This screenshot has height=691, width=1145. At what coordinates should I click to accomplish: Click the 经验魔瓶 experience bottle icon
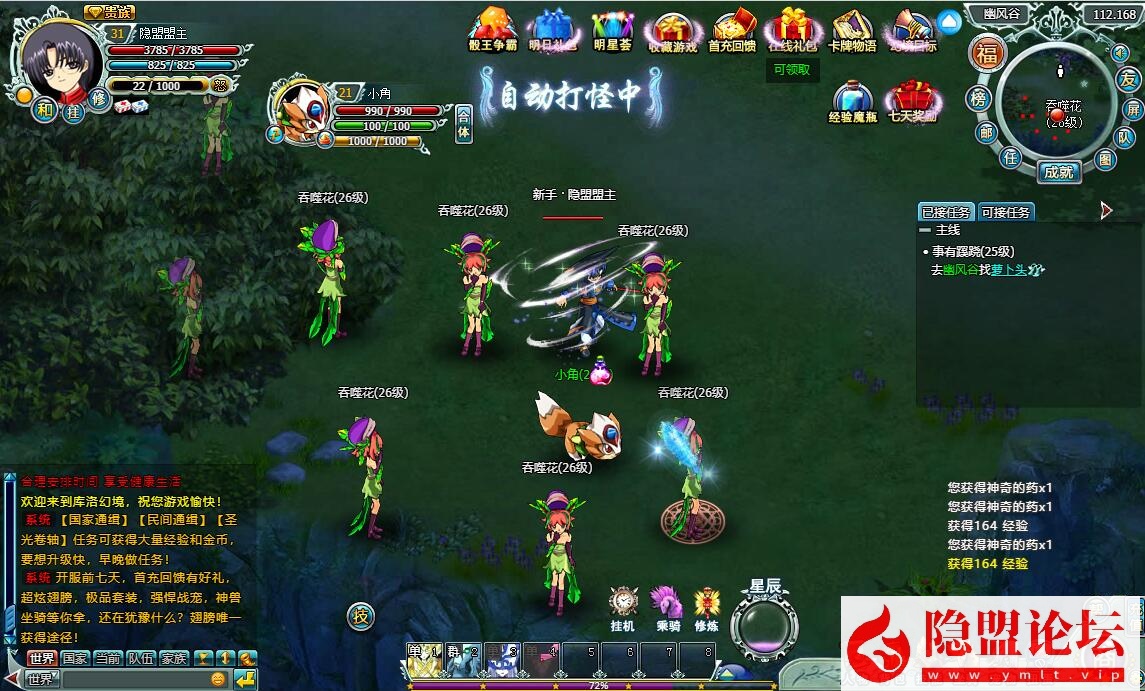pyautogui.click(x=852, y=98)
